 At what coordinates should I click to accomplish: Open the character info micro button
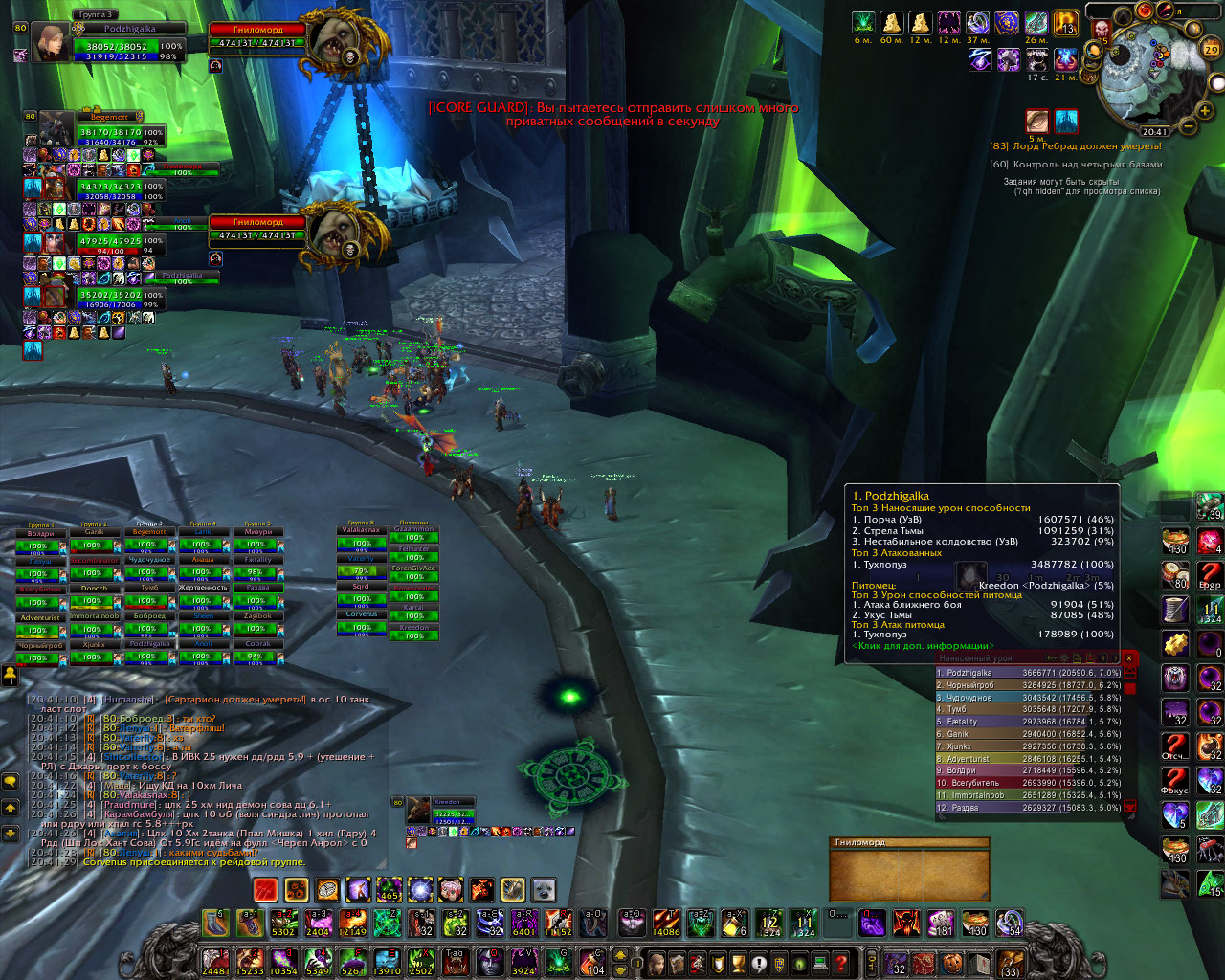click(x=657, y=963)
